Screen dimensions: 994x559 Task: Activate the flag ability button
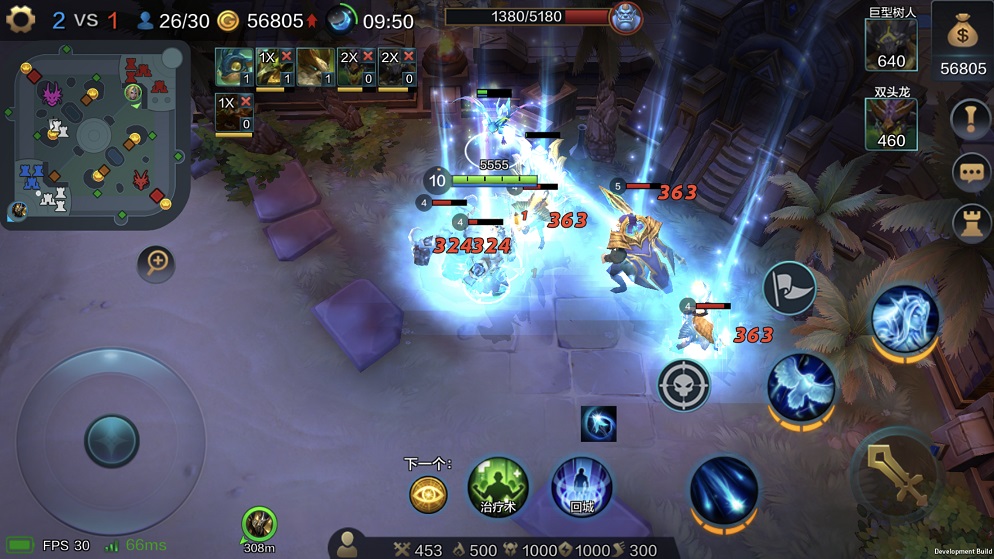pyautogui.click(x=789, y=288)
